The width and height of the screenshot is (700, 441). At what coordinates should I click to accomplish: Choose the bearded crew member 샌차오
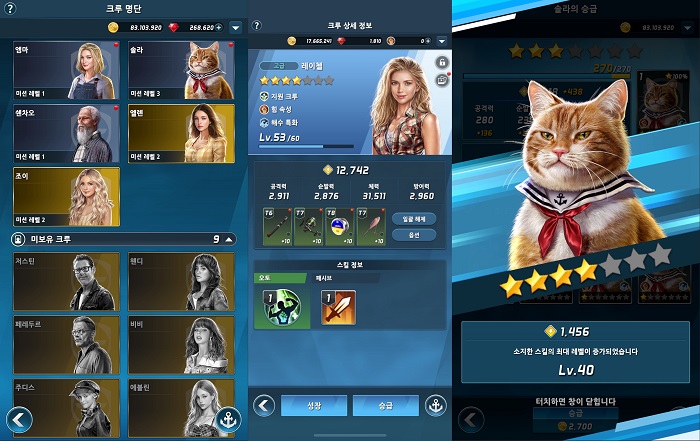pos(66,134)
